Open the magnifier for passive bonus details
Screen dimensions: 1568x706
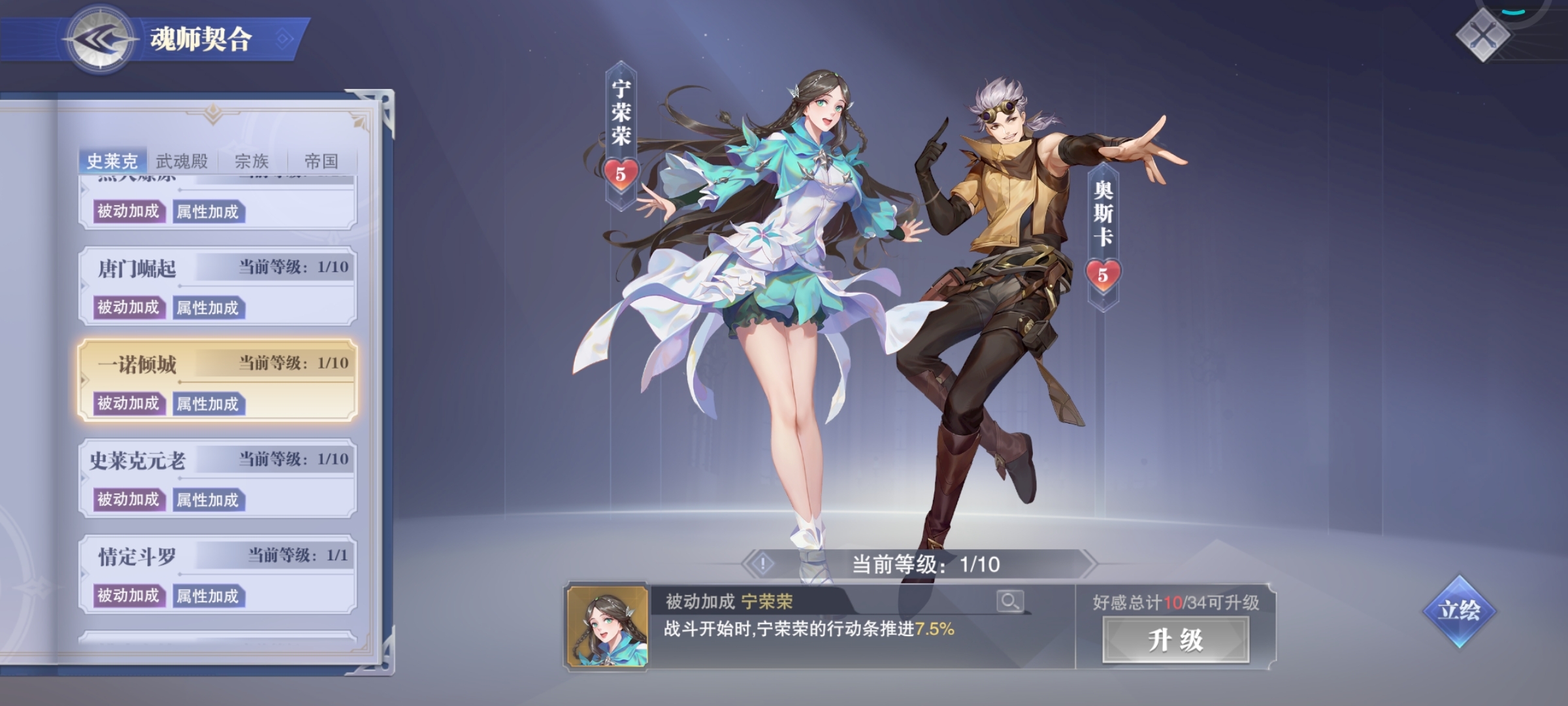point(1009,601)
